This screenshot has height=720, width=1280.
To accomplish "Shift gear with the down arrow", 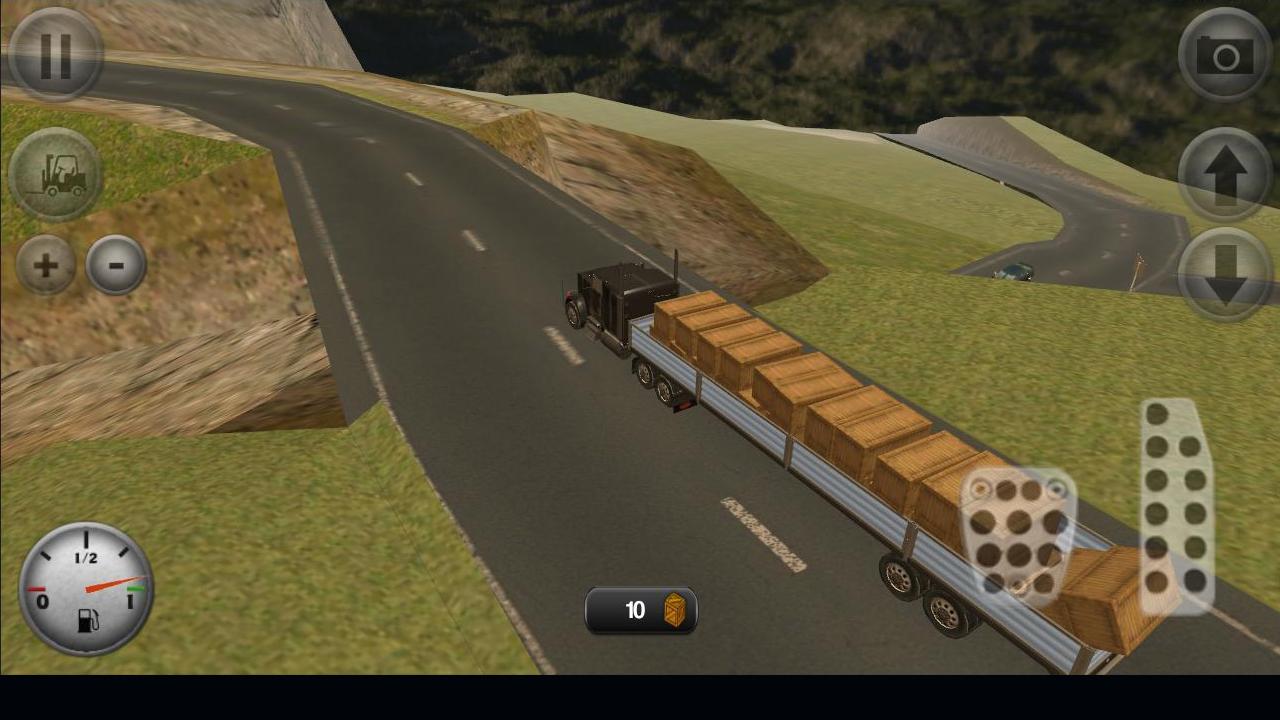I will pyautogui.click(x=1225, y=274).
